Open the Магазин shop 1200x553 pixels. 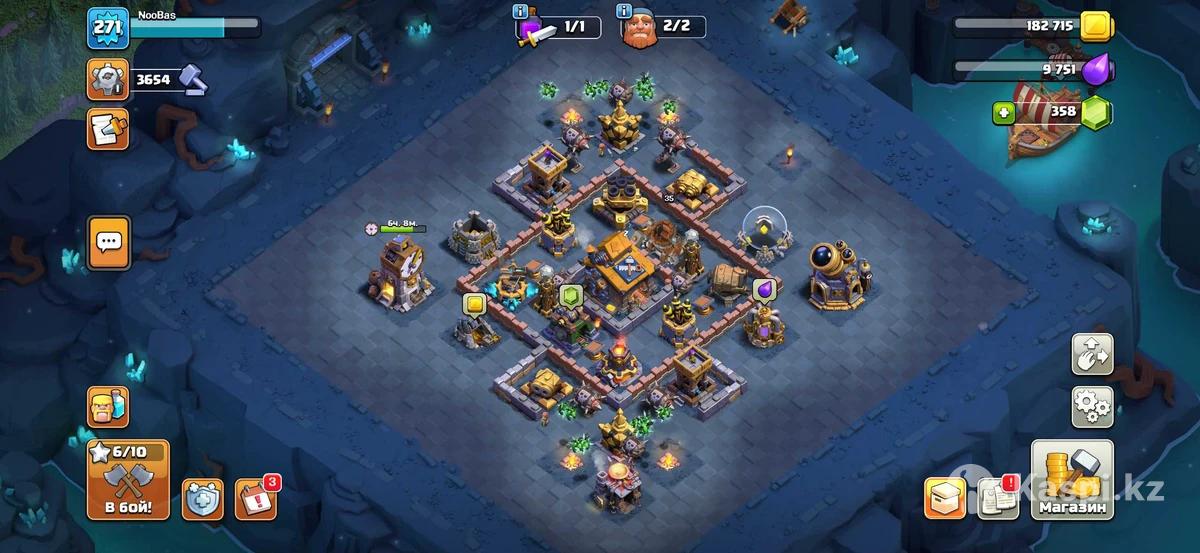coord(1072,480)
